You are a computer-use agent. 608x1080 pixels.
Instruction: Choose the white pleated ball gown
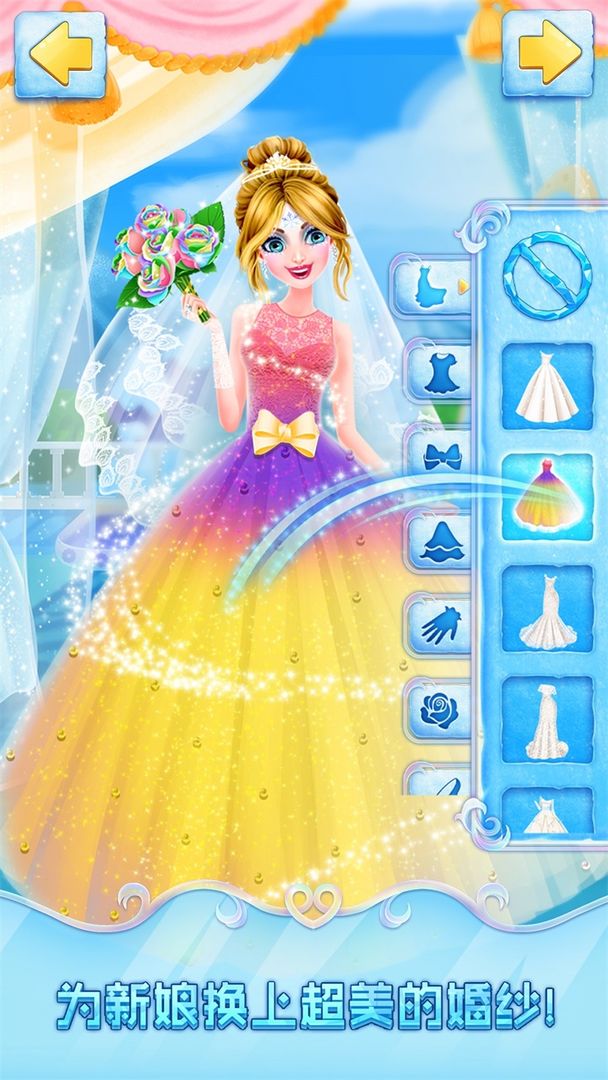(x=546, y=388)
